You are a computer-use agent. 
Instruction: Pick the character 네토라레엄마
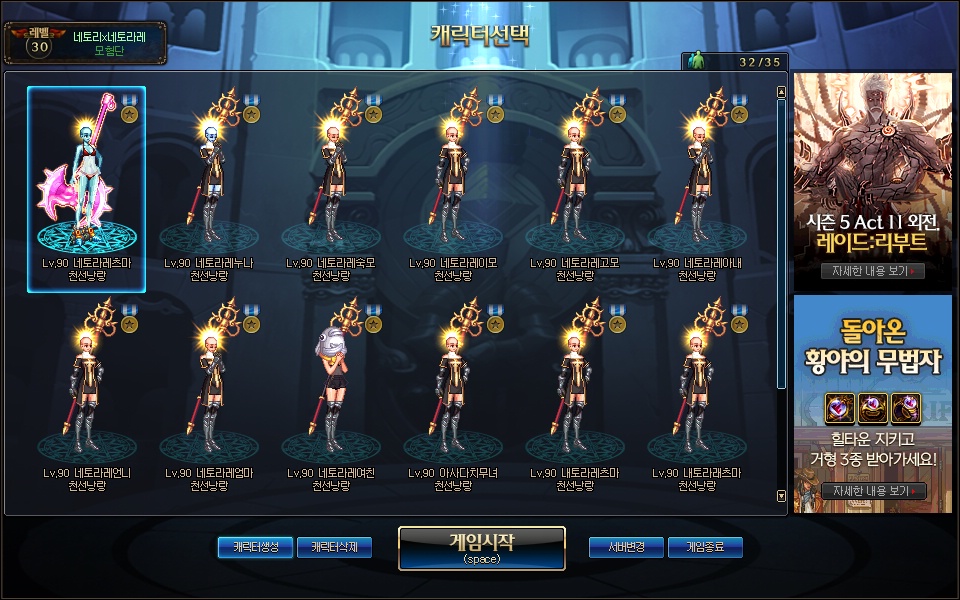[209, 398]
